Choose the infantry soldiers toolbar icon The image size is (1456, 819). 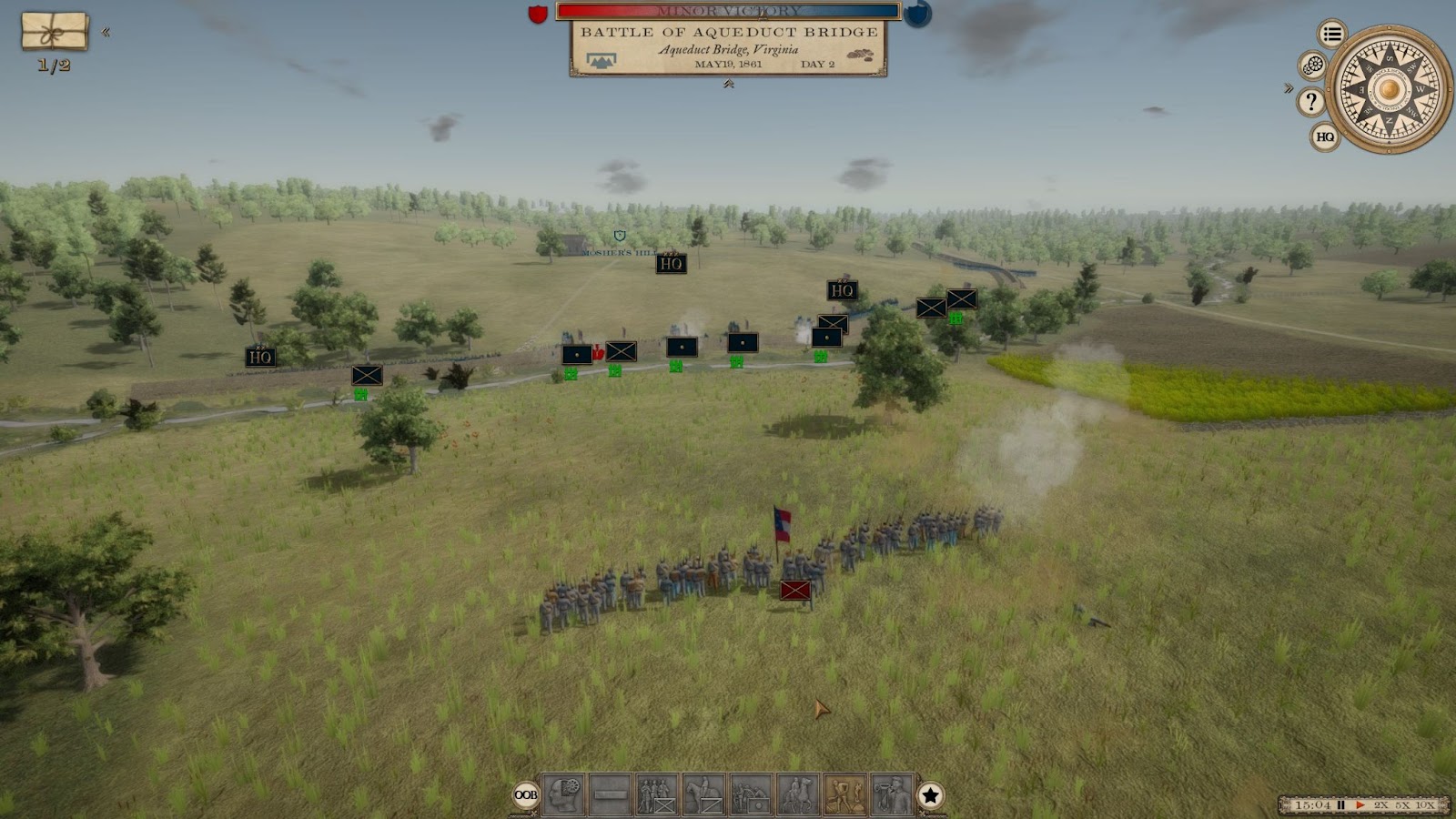point(657,794)
